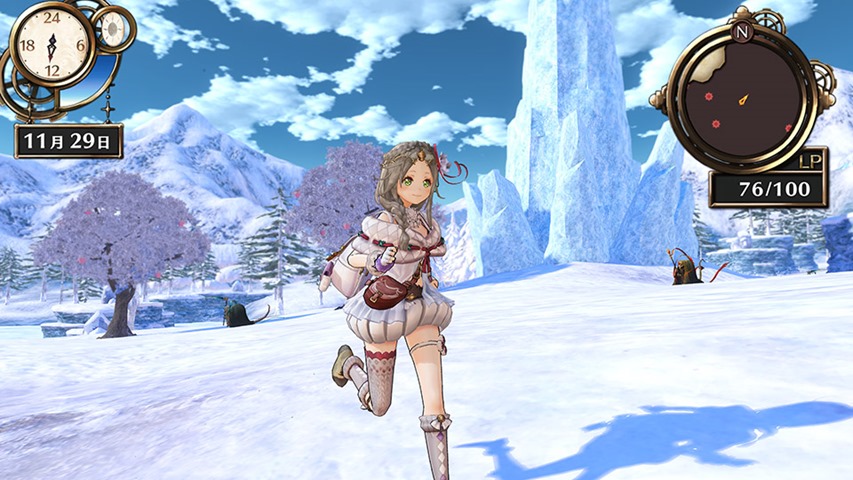Screen dimensions: 853x480
Task: Click the circular minimap compass
Action: (x=744, y=96)
